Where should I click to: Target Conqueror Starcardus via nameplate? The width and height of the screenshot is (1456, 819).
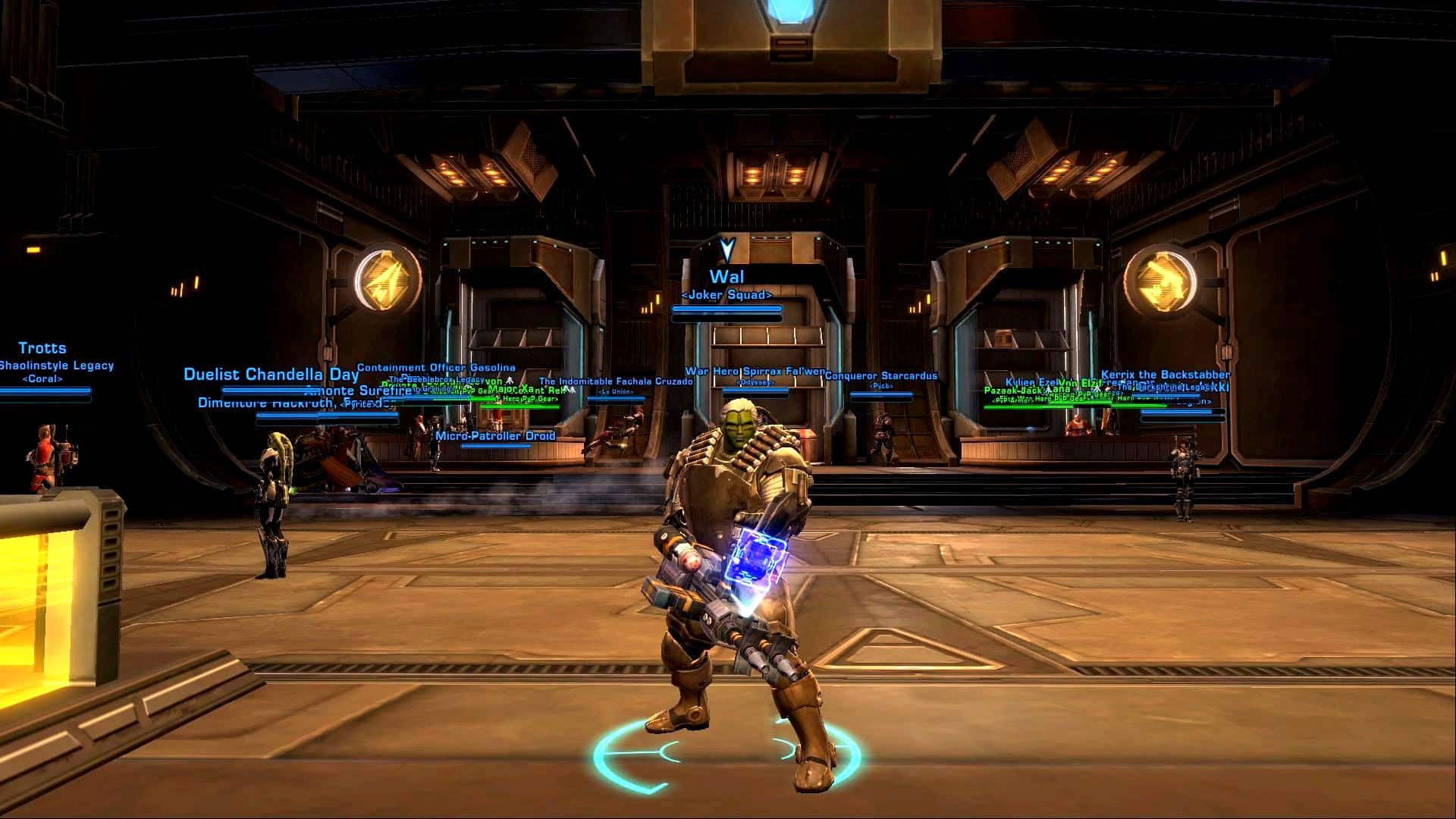pyautogui.click(x=881, y=376)
